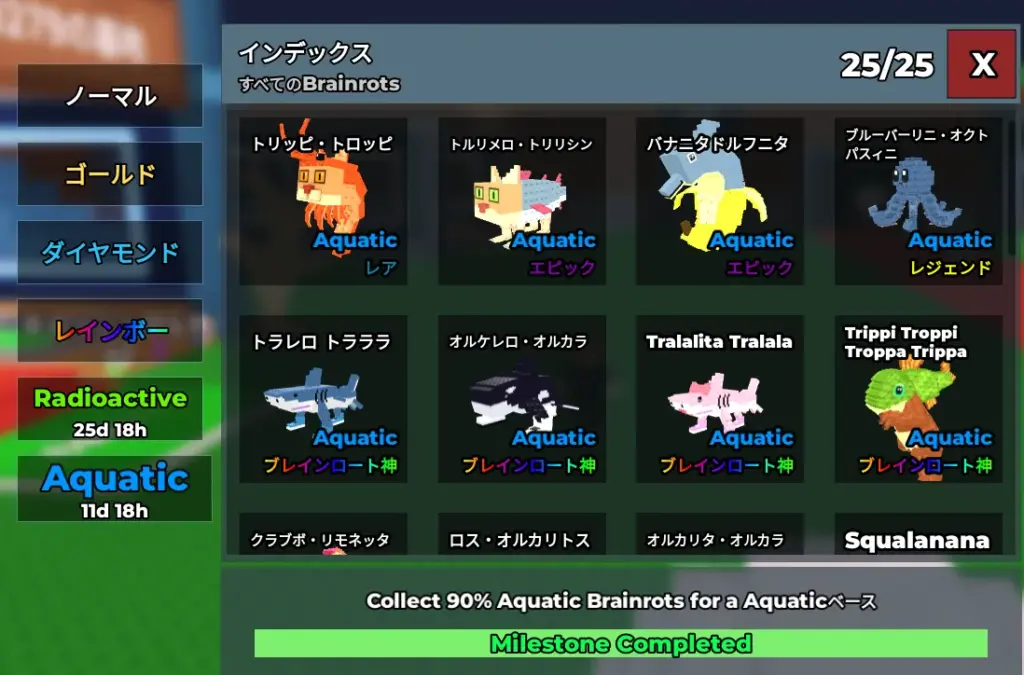Open the ブルーベリーニ・オクトパスィニ octopus card
This screenshot has height=675, width=1024.
coord(918,202)
